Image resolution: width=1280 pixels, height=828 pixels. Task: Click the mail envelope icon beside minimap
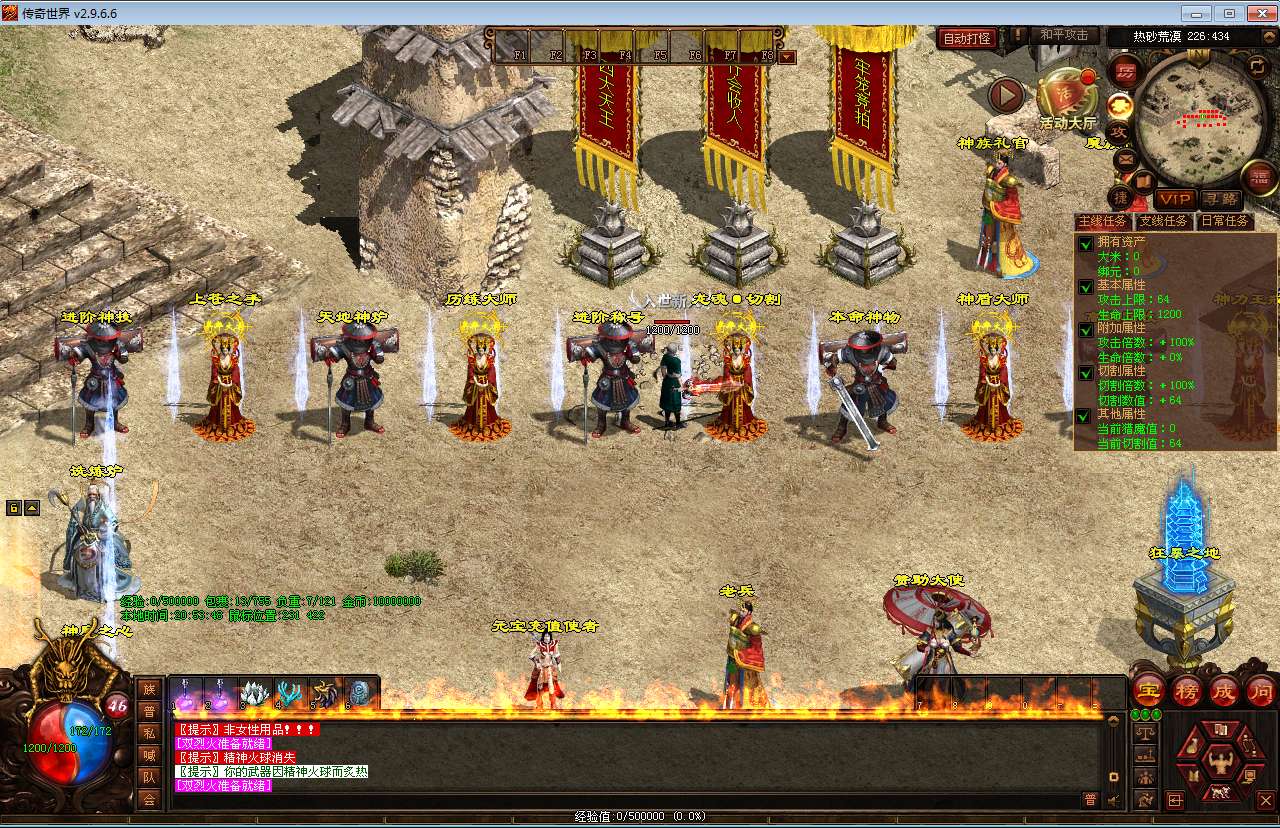[1126, 158]
